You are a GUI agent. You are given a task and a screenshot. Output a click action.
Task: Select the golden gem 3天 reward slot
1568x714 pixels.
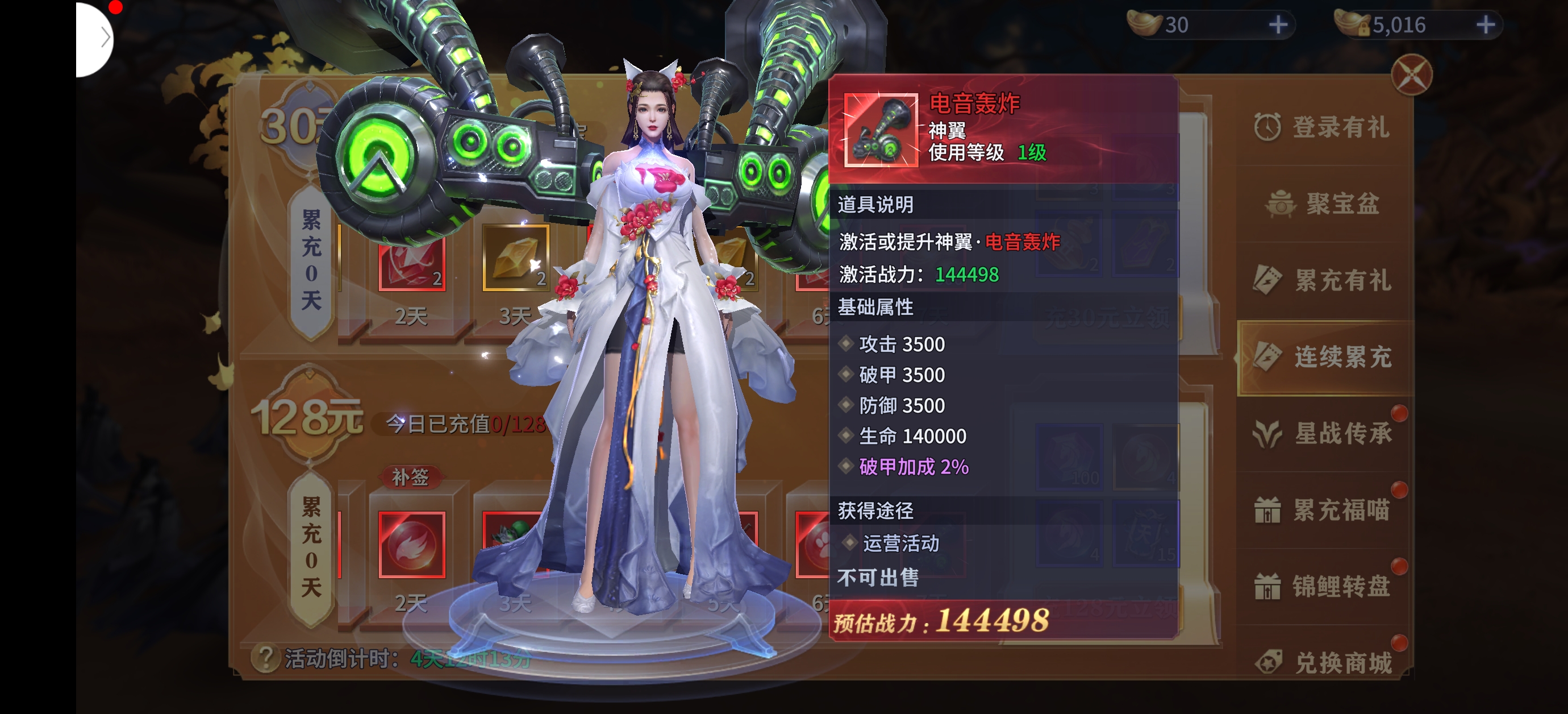pyautogui.click(x=516, y=258)
